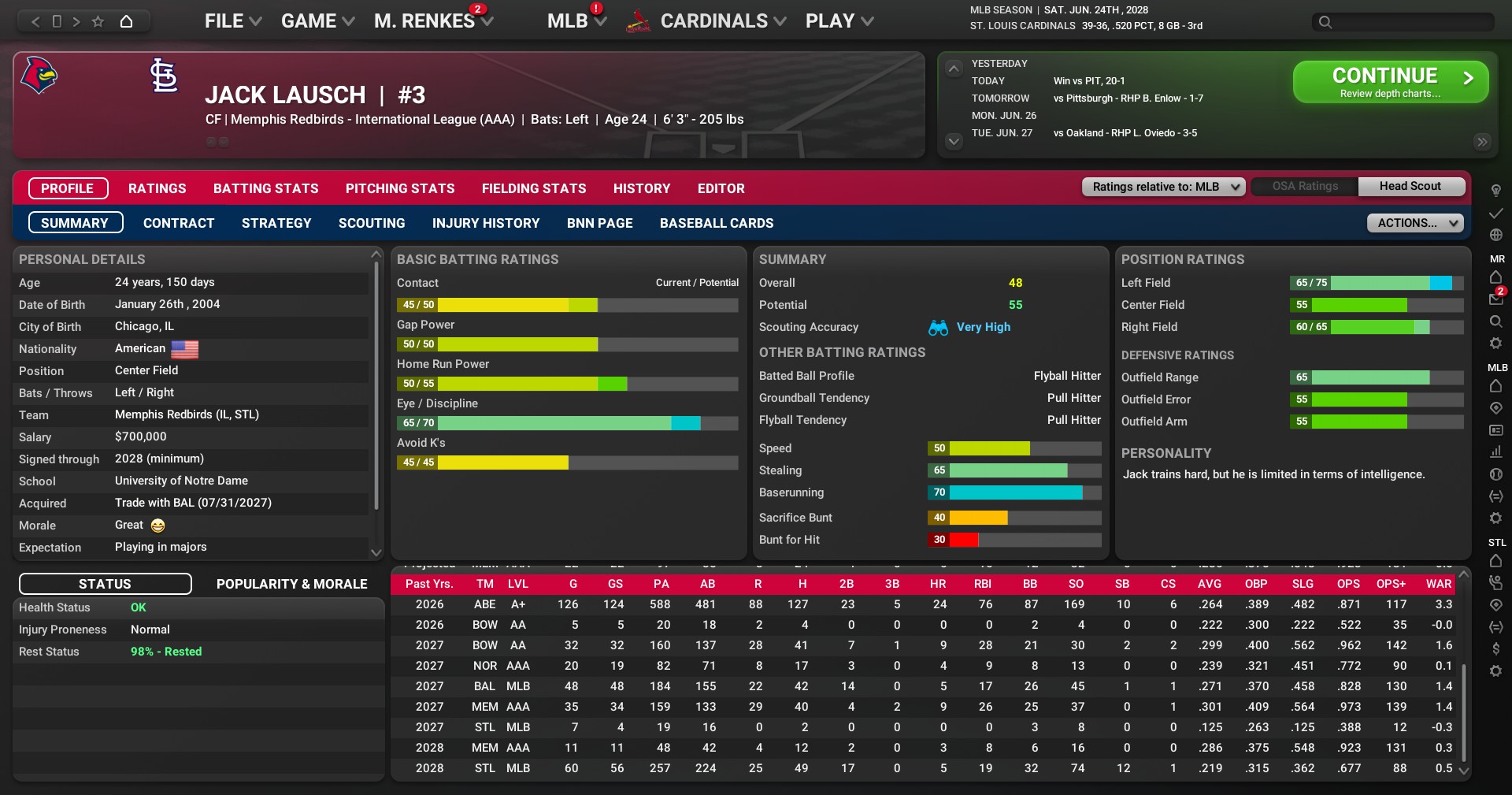Open the FILE menu
The height and width of the screenshot is (795, 1512).
pos(232,21)
